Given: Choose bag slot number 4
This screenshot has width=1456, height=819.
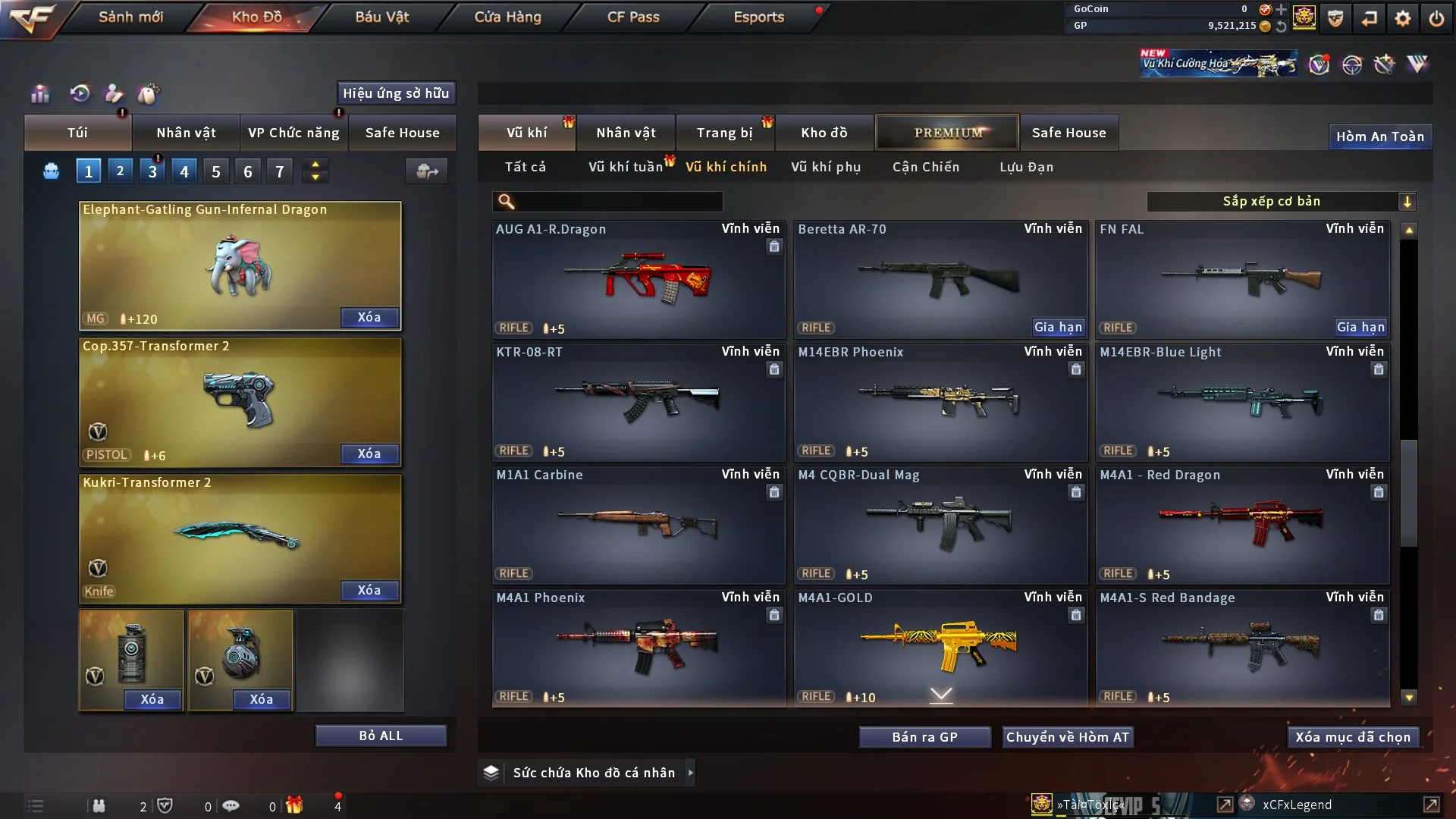Looking at the screenshot, I should pyautogui.click(x=184, y=171).
